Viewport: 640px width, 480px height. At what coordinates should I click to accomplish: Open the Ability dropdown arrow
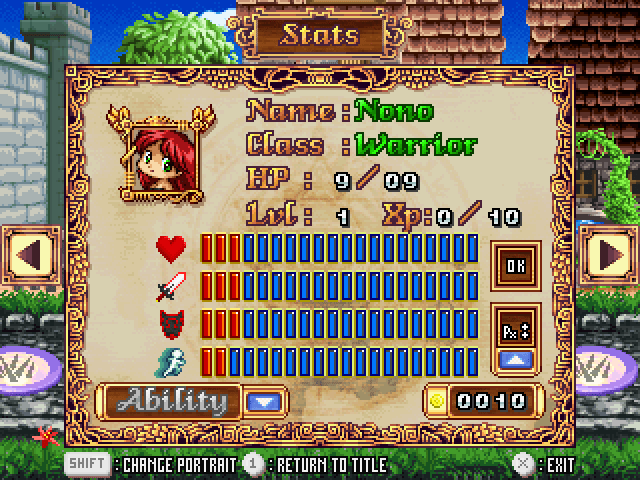click(263, 402)
